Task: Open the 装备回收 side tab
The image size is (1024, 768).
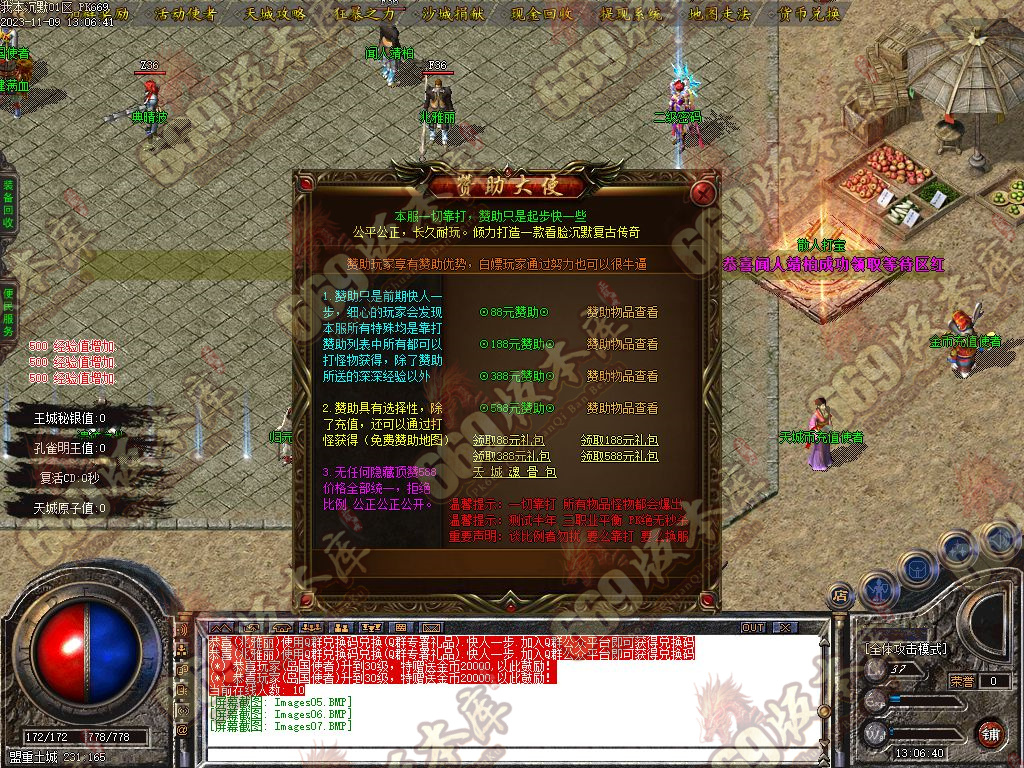Action: click(8, 205)
